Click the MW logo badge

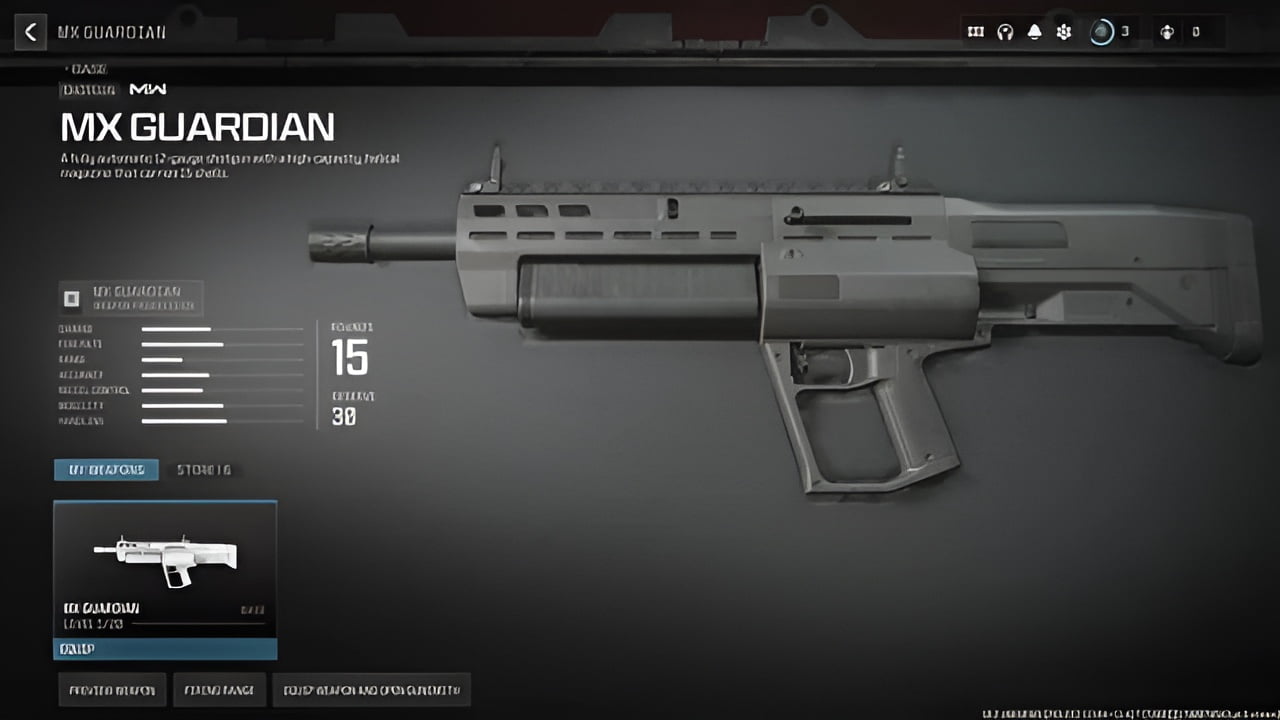click(148, 89)
